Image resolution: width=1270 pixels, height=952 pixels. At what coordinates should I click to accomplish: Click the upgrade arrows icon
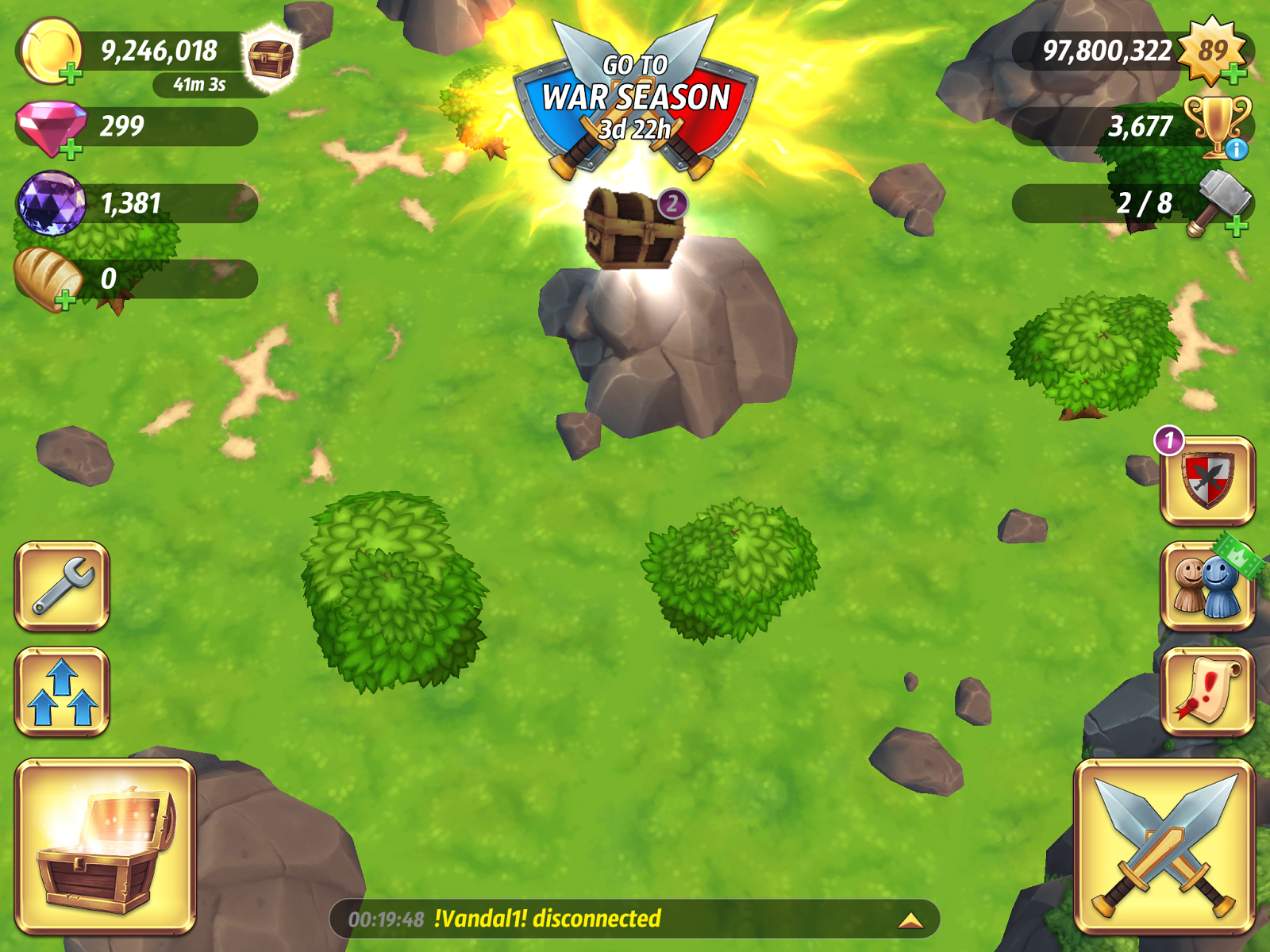click(63, 690)
